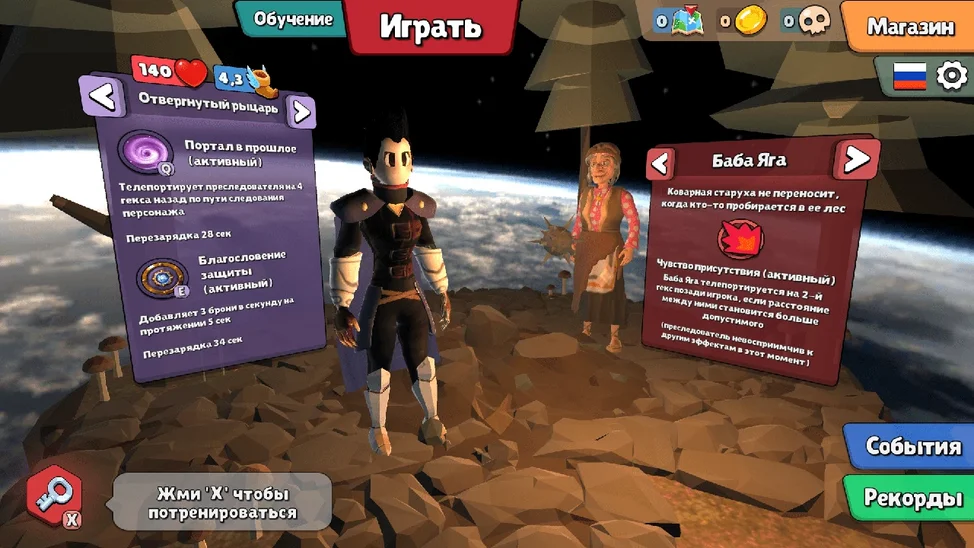Show the Рекорды leaderboard

[x=912, y=497]
